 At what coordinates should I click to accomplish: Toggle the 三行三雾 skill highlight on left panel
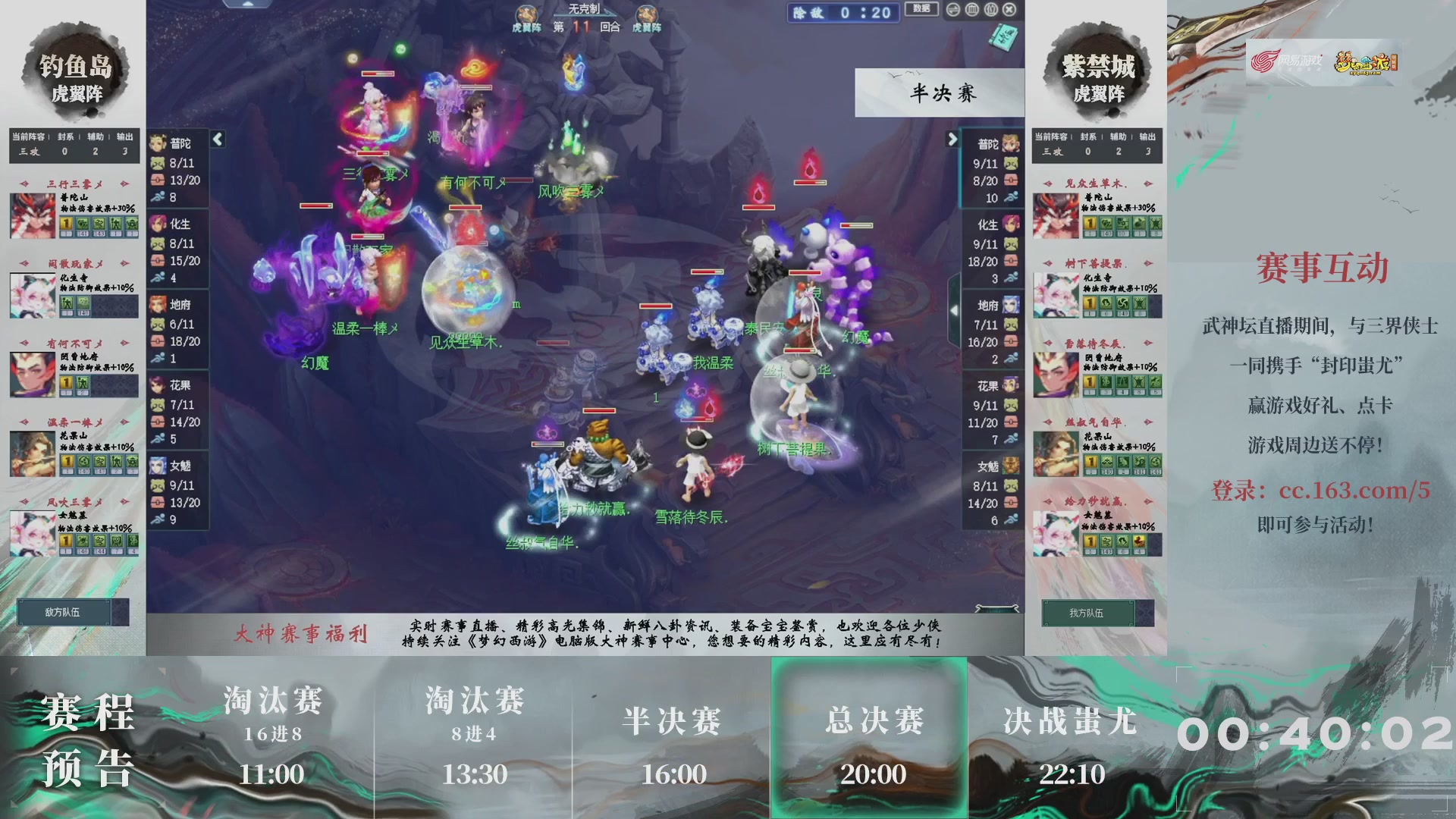pyautogui.click(x=73, y=182)
